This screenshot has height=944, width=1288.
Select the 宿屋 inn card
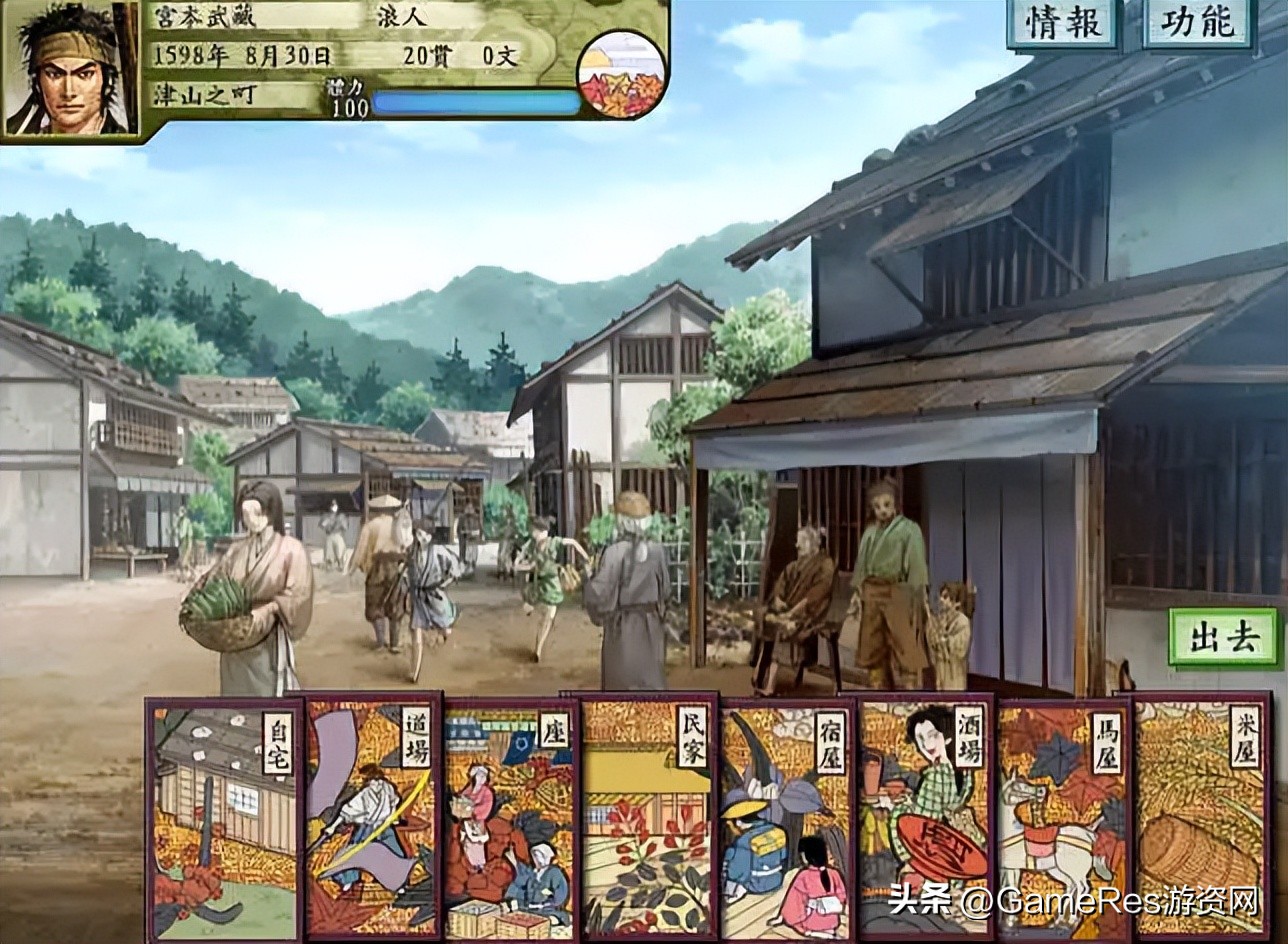point(786,818)
